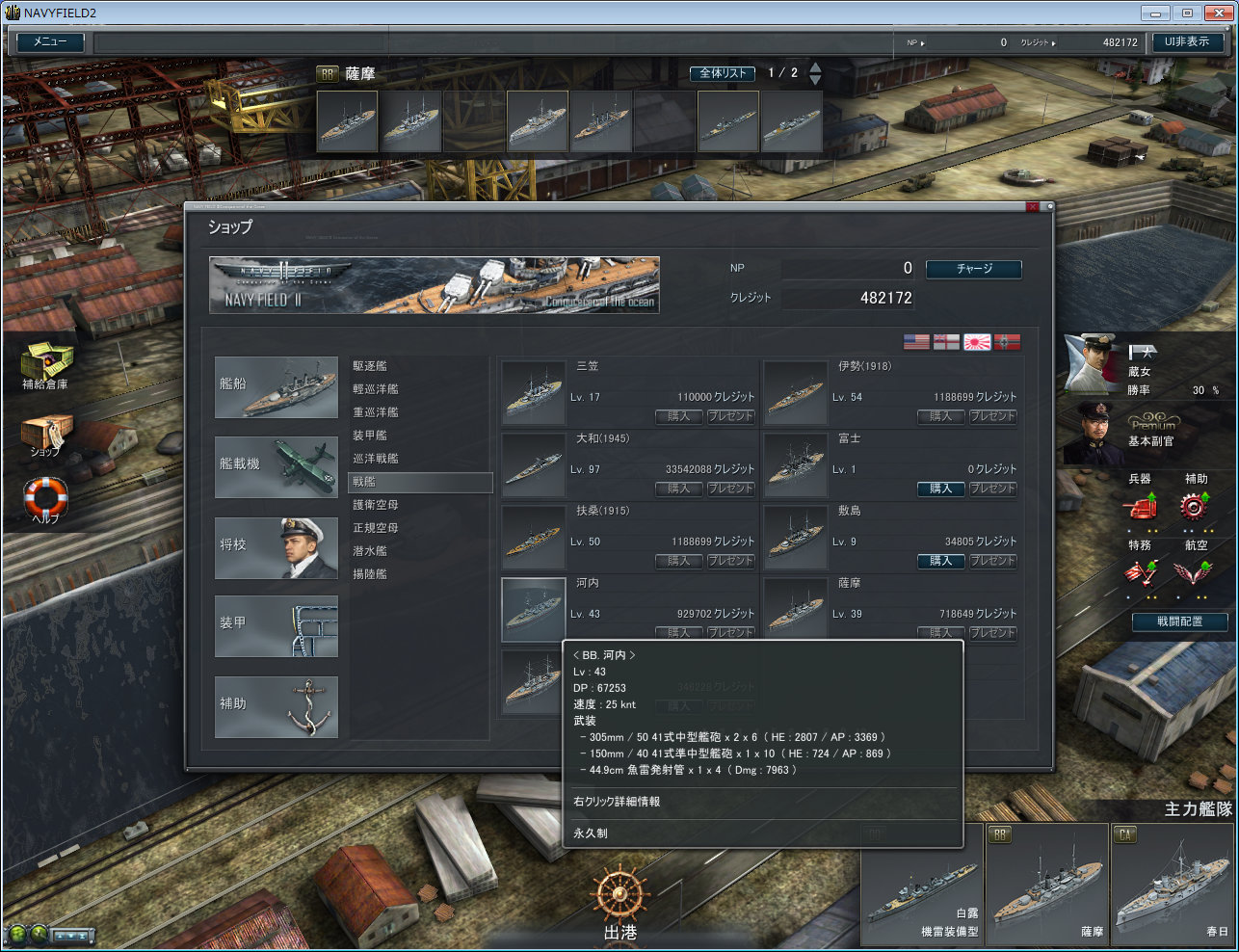Open the 将校 officer category
This screenshot has width=1239, height=952.
coord(277,547)
